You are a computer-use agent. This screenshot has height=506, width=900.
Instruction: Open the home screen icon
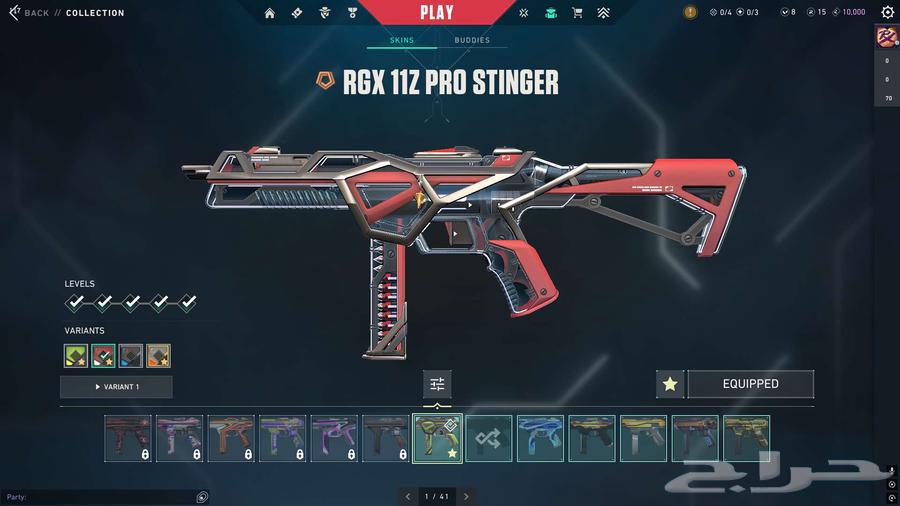click(270, 13)
